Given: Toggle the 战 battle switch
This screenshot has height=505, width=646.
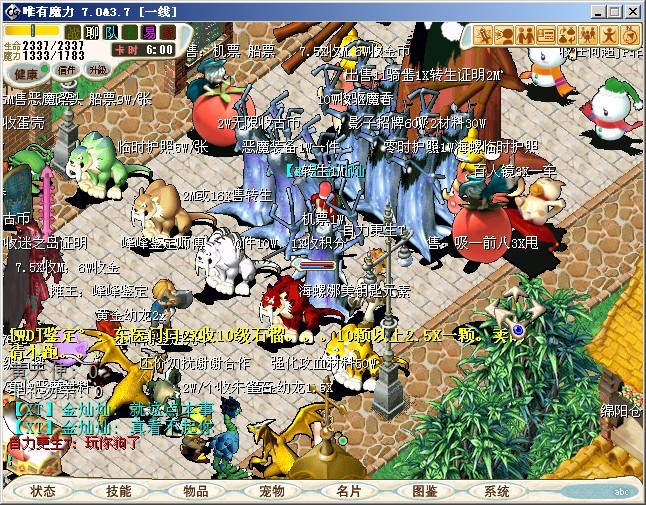Looking at the screenshot, I should click(x=73, y=32).
